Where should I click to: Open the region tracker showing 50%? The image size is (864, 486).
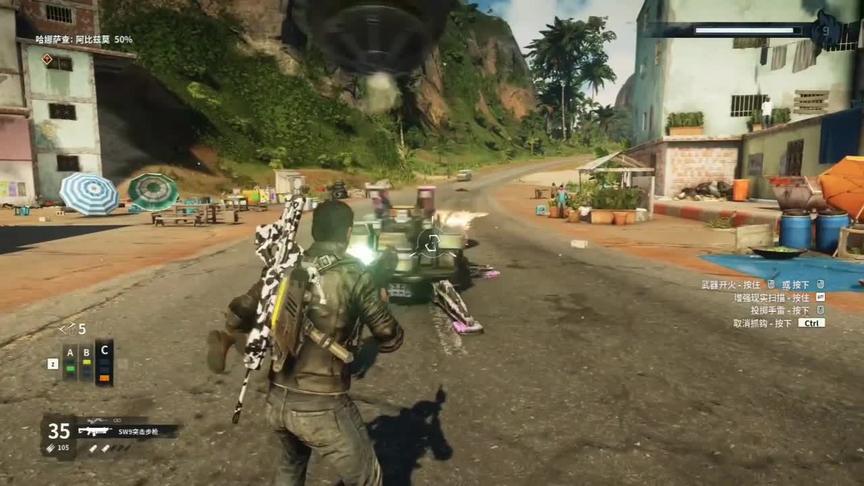coord(84,40)
